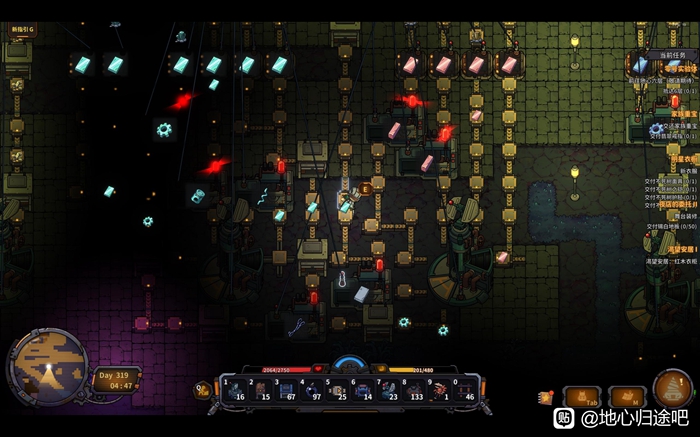700x437 pixels.
Task: Click the round button left of the hotbar
Action: (x=203, y=390)
